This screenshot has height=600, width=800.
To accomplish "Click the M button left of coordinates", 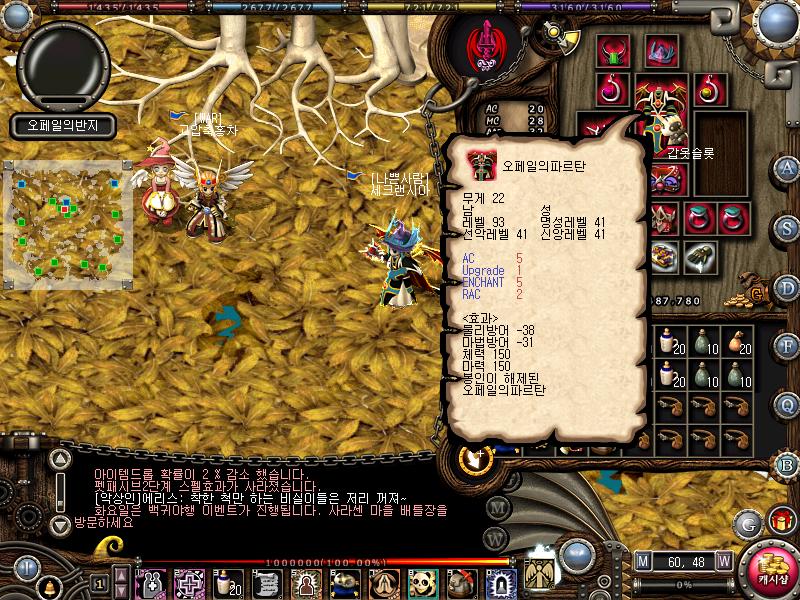I will (x=642, y=561).
